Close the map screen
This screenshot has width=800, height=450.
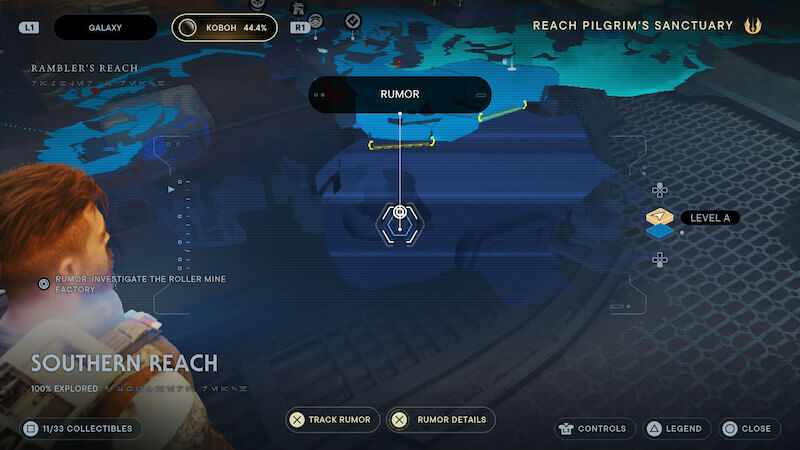click(x=747, y=428)
